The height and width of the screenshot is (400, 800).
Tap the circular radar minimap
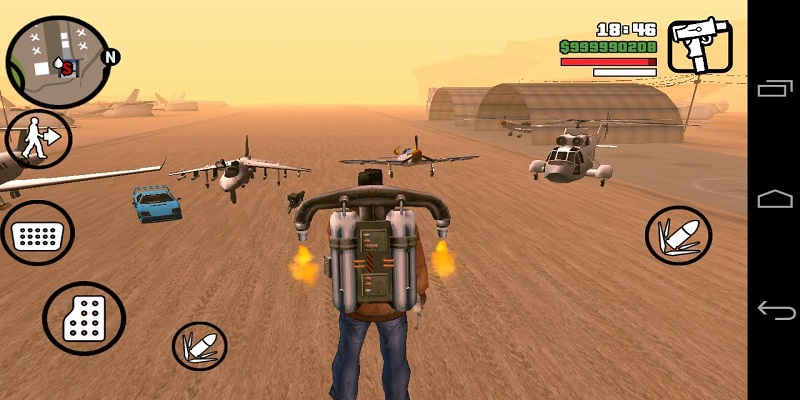[58, 62]
